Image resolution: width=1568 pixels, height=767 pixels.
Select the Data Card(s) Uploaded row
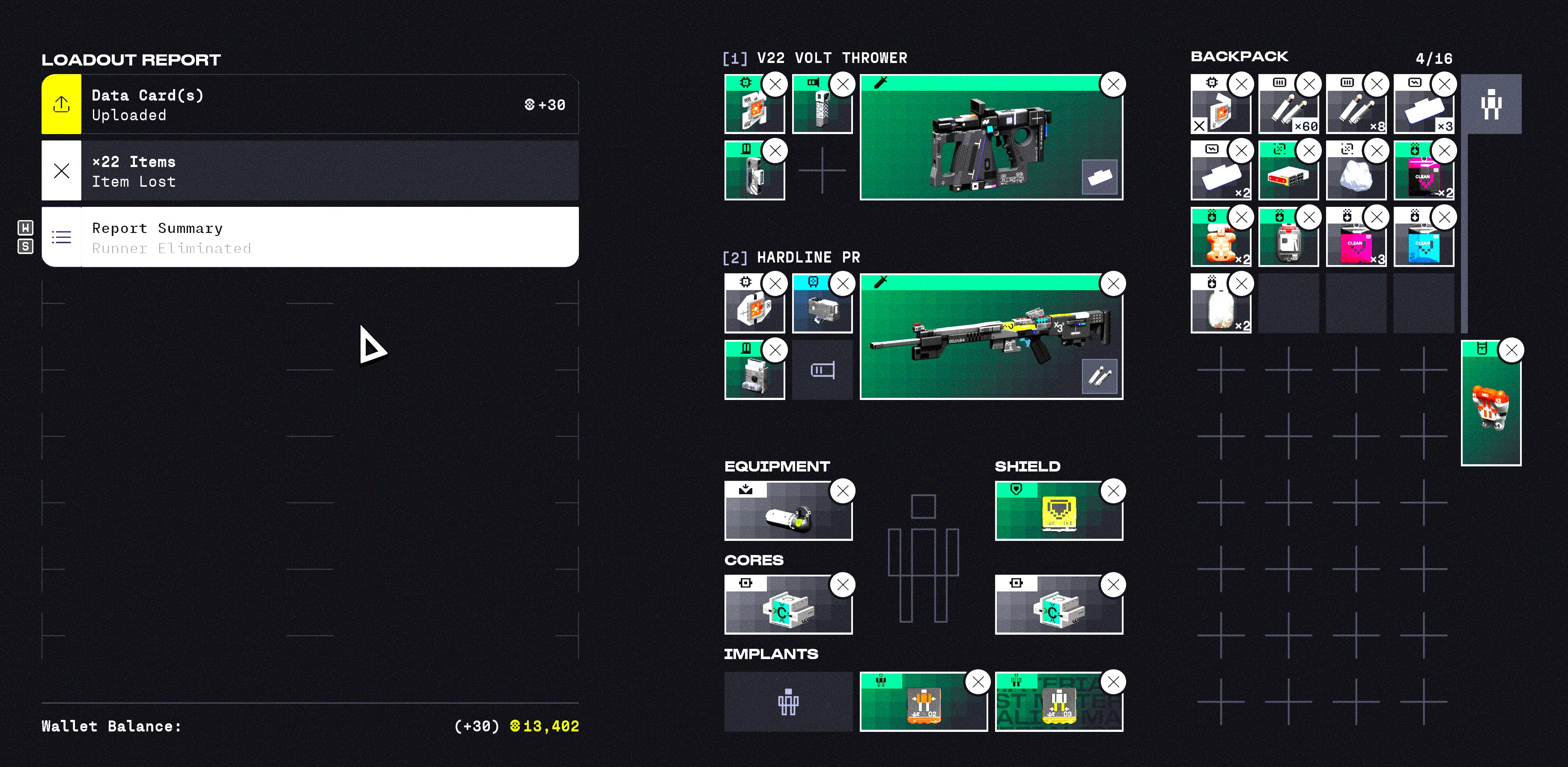click(x=309, y=104)
